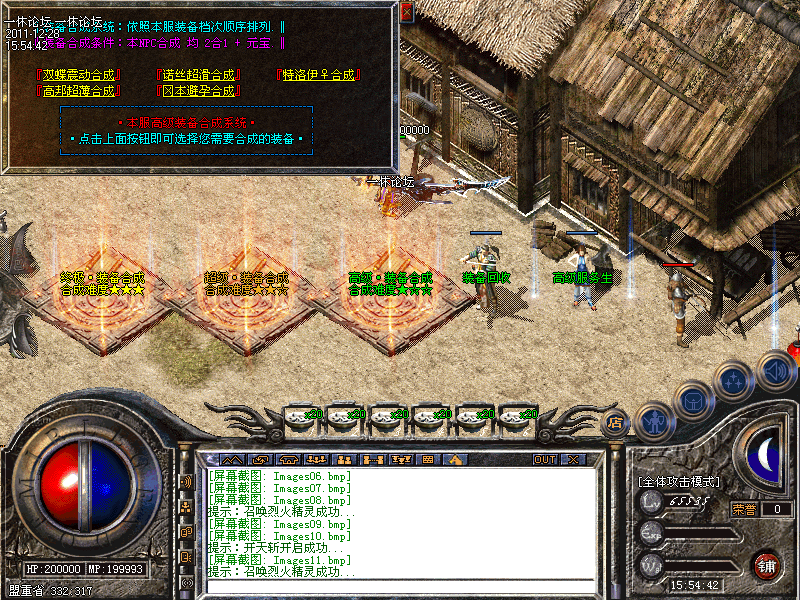Choose the 双蝶震动合成 option
Screen dimensions: 800x600
[77, 75]
